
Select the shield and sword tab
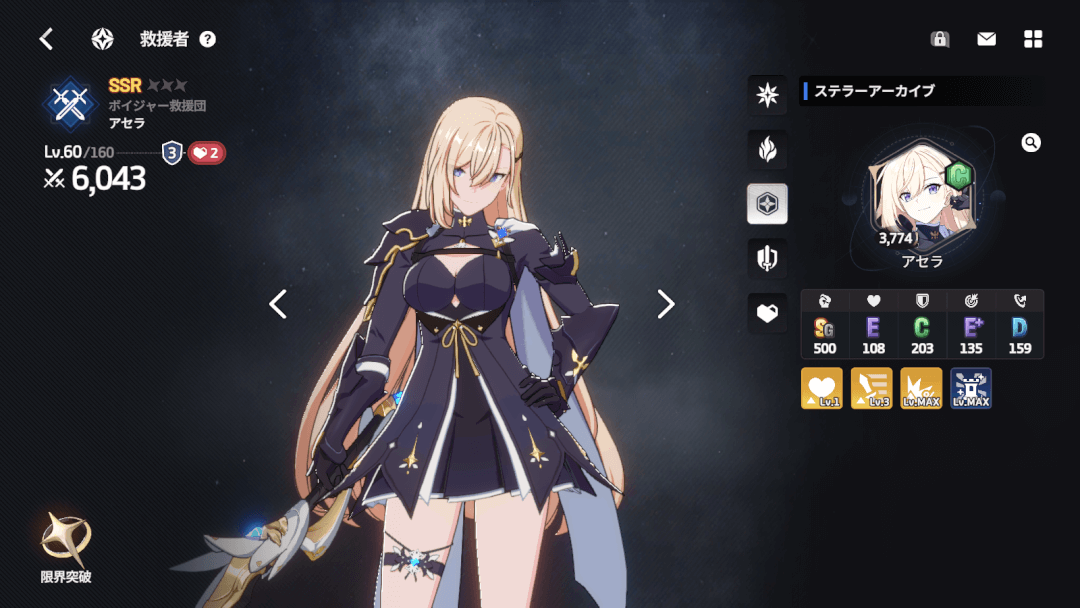[x=767, y=259]
